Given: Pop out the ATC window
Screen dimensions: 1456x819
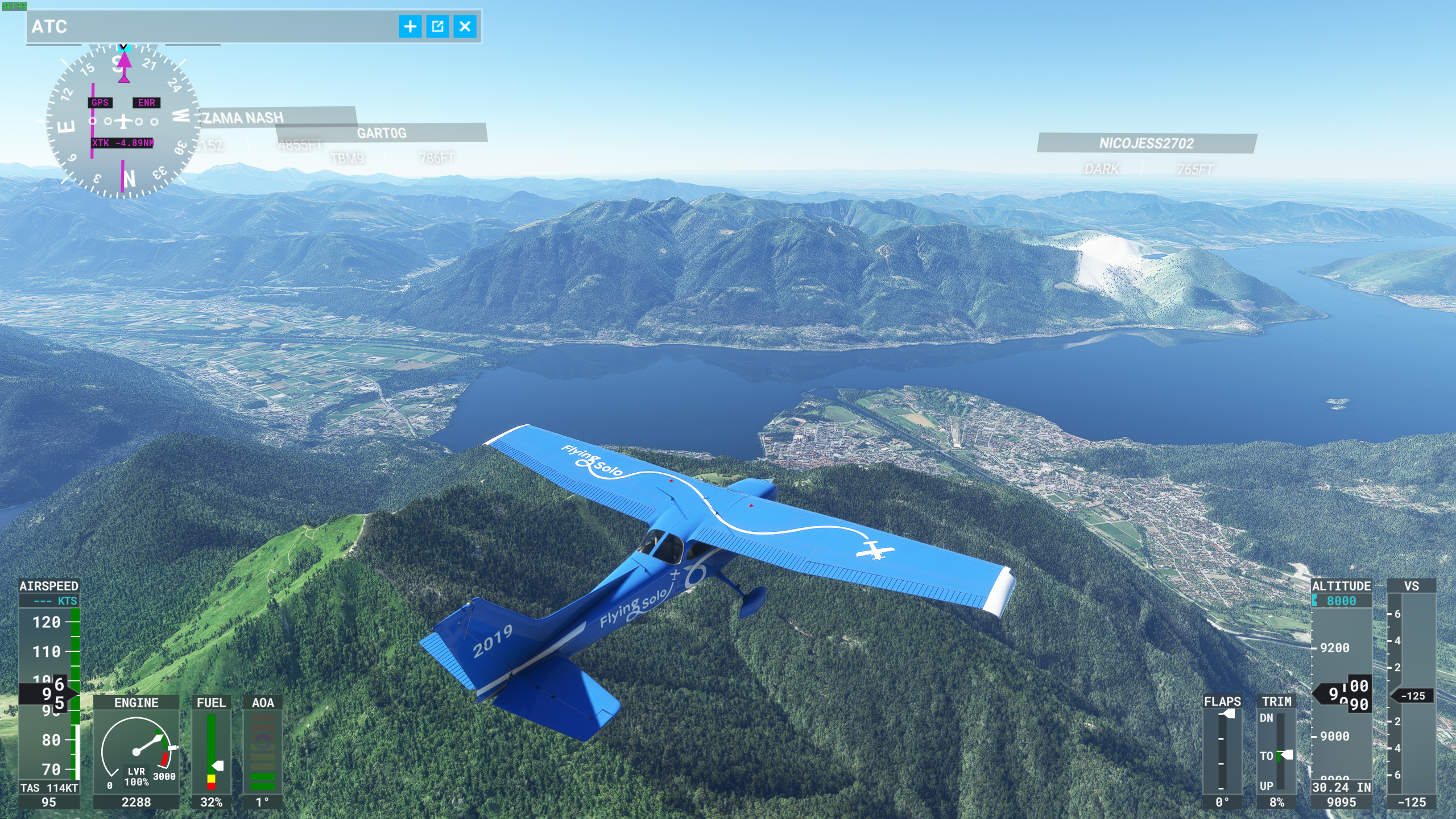Looking at the screenshot, I should [437, 27].
